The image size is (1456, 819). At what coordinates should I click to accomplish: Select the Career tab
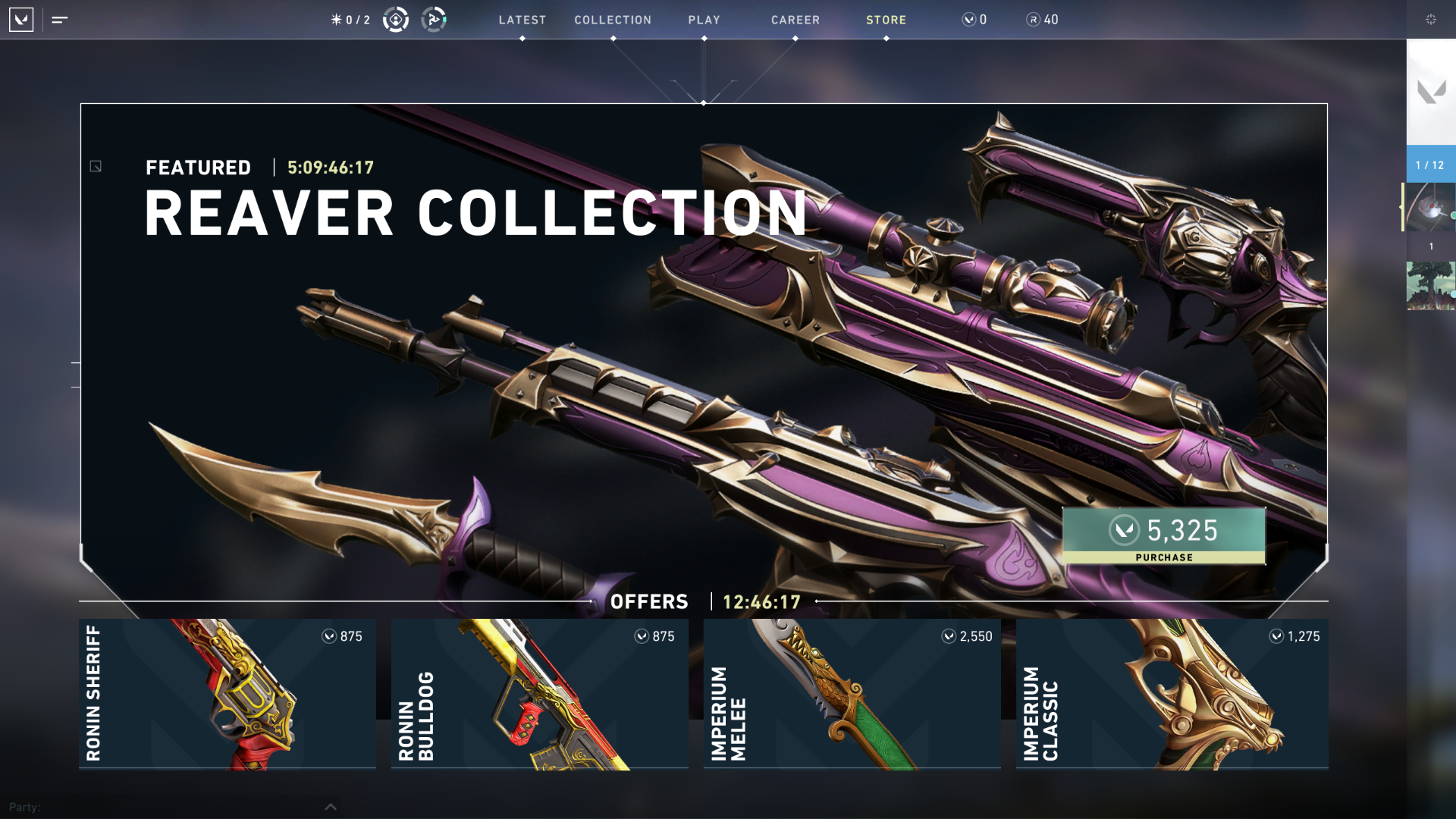(x=795, y=20)
